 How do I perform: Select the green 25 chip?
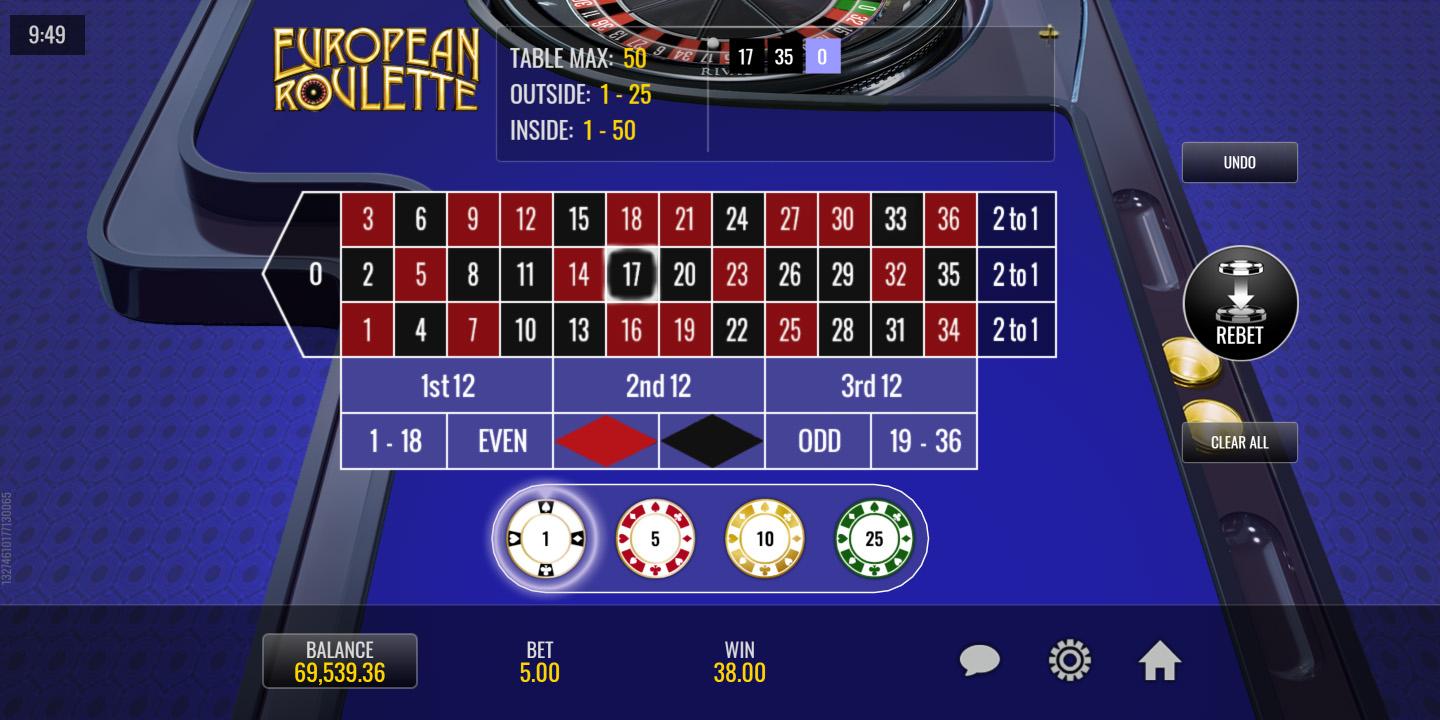coord(874,539)
